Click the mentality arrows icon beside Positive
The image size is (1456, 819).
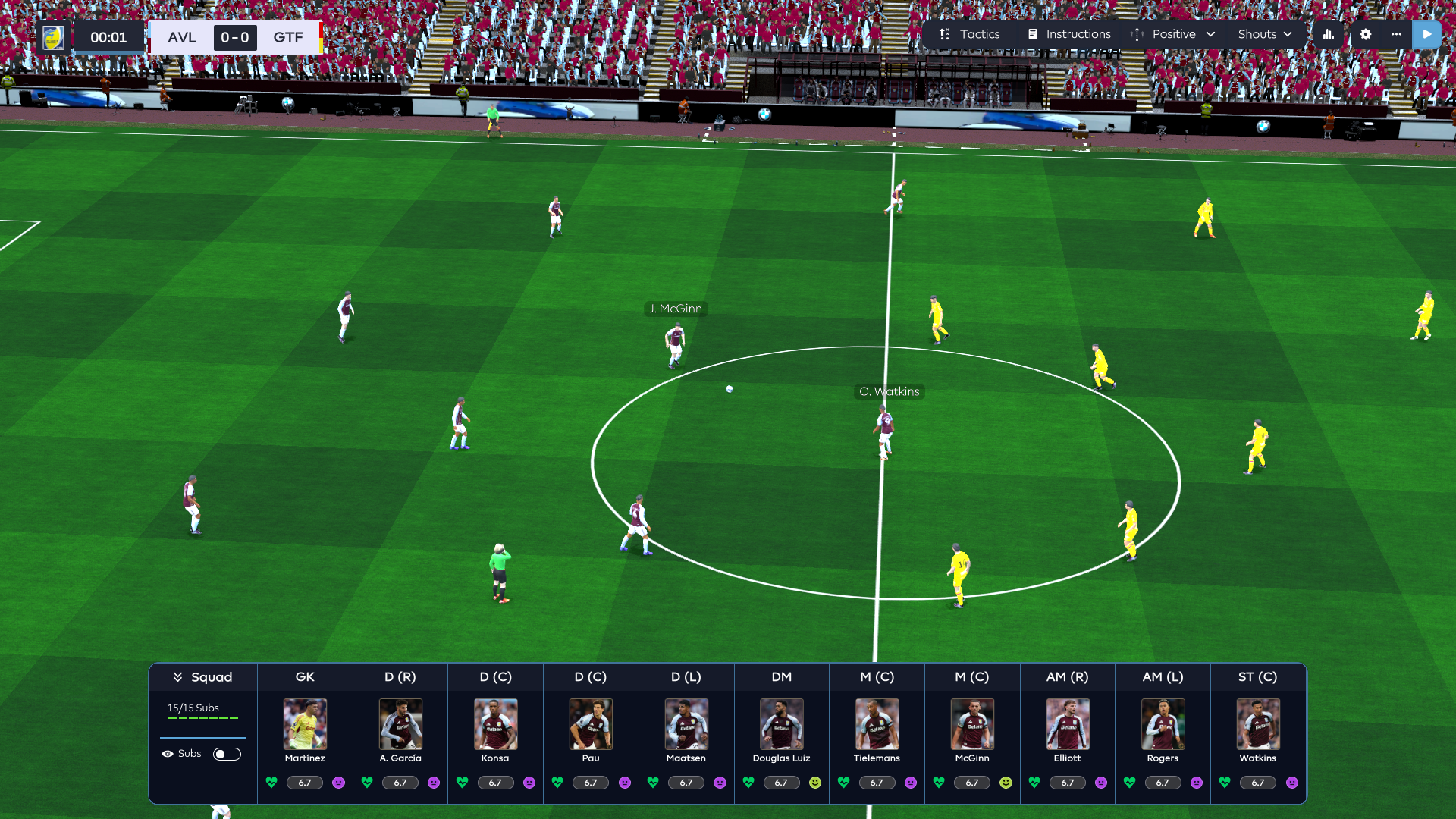pyautogui.click(x=1137, y=34)
